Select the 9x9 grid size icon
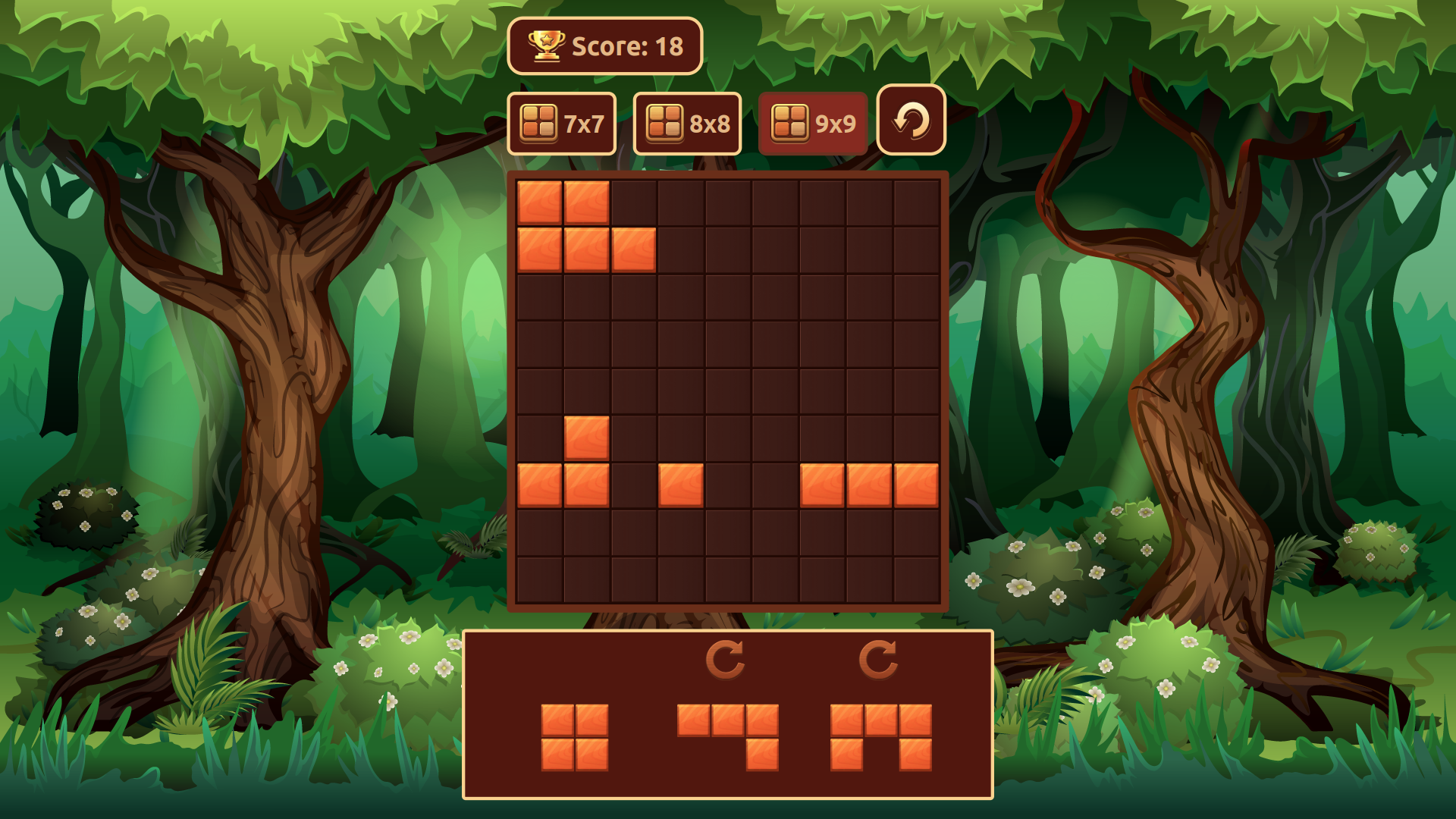Viewport: 1456px width, 819px height. pos(813,122)
